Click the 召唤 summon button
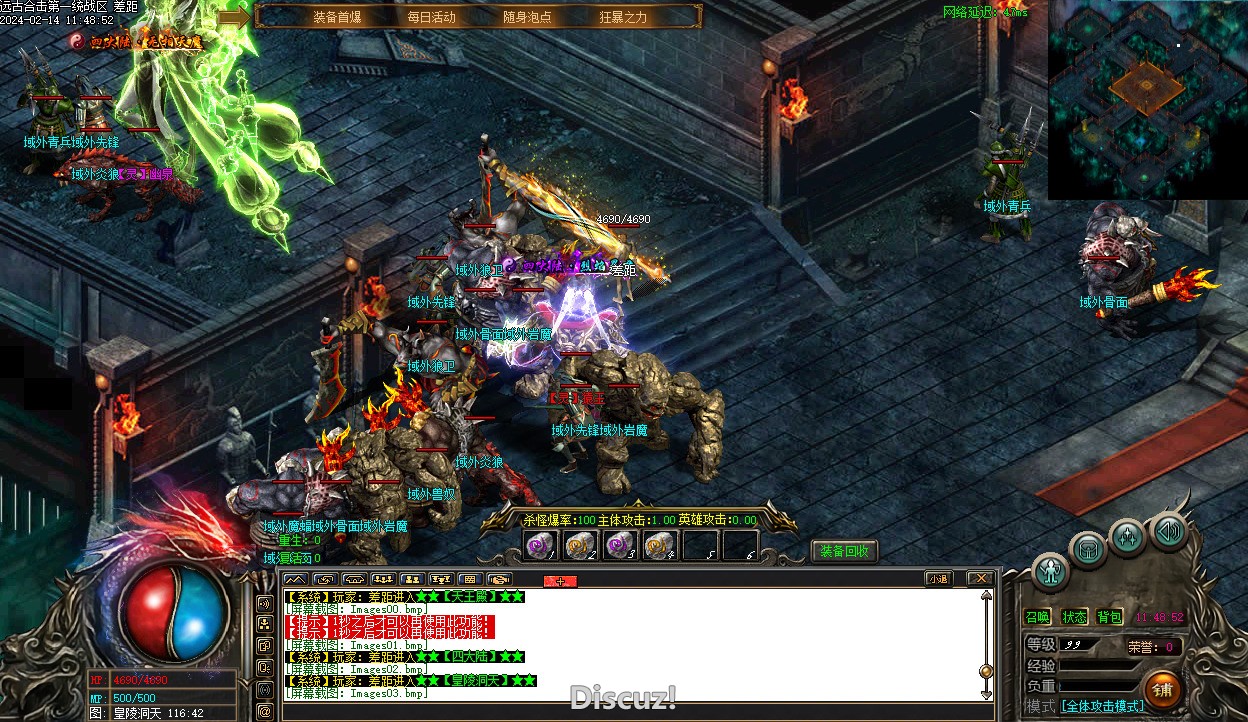 point(1038,617)
